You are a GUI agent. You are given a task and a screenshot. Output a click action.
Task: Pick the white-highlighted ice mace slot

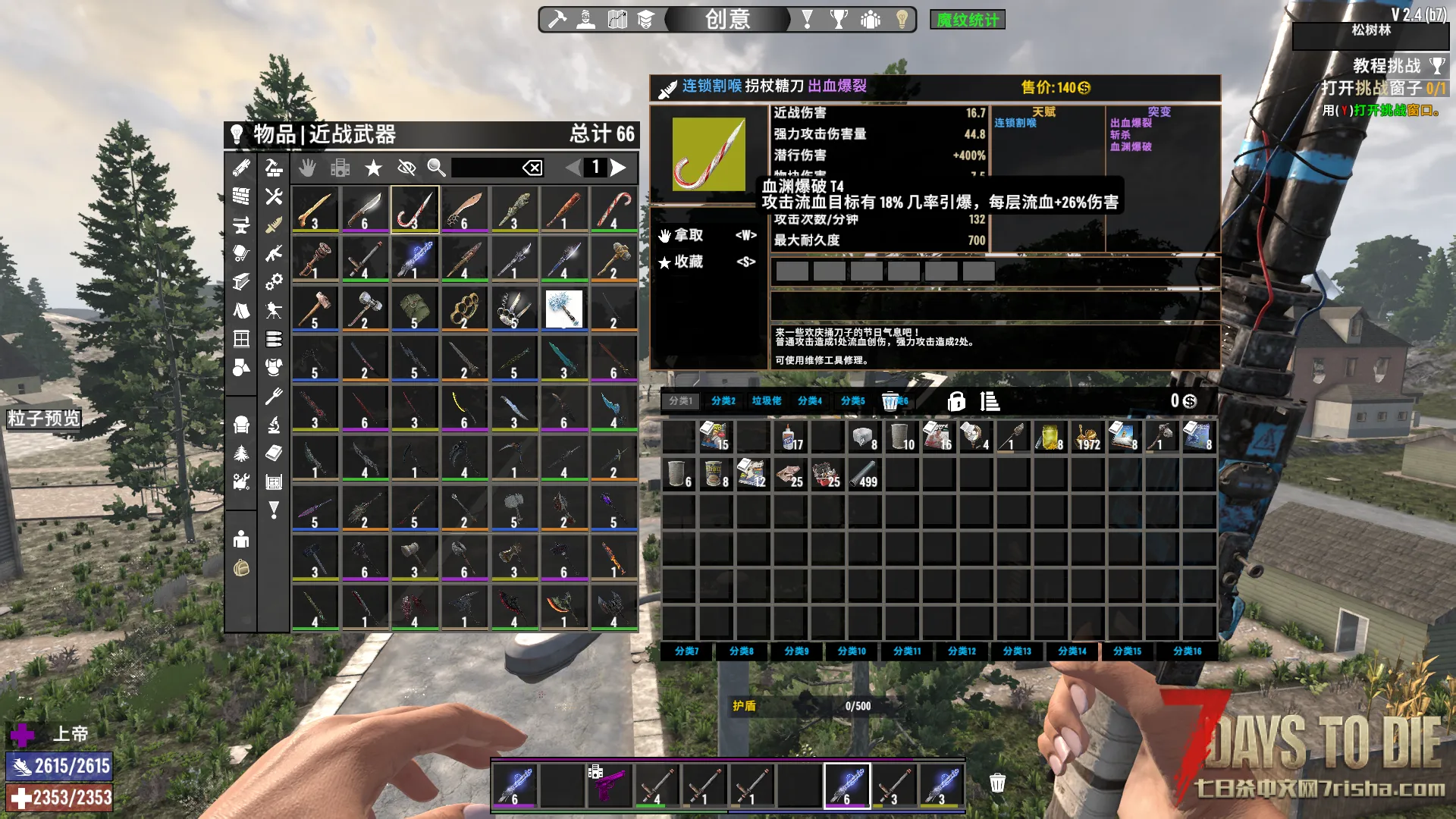coord(563,309)
